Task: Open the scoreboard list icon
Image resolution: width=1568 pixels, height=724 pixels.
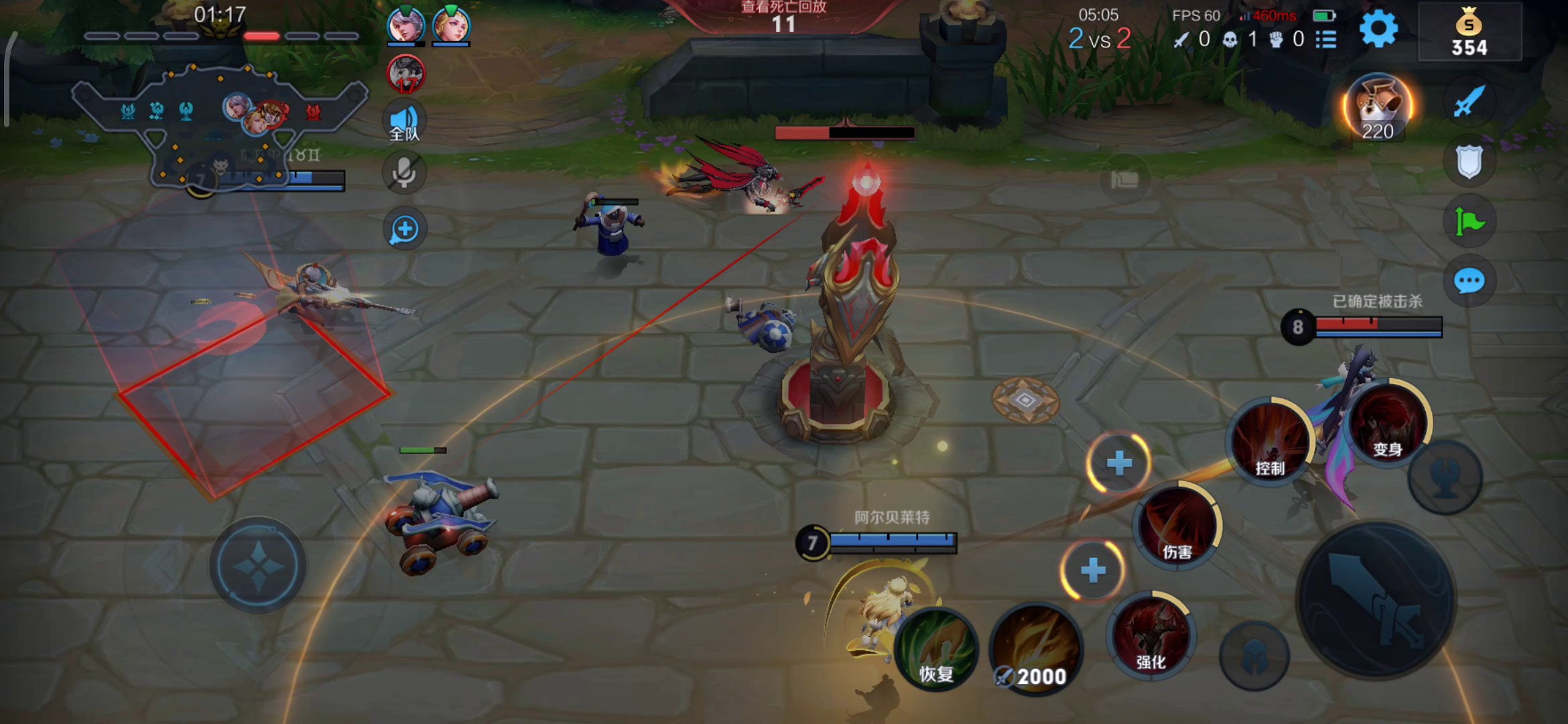Action: [1326, 40]
